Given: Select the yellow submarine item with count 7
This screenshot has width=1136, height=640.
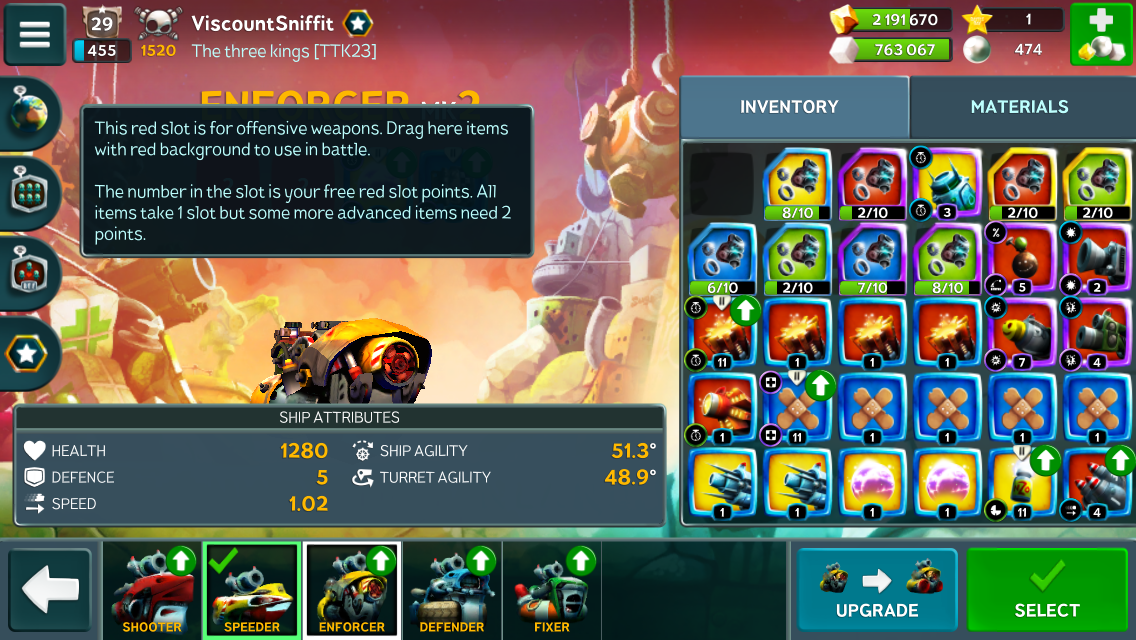Looking at the screenshot, I should pyautogui.click(x=1022, y=335).
